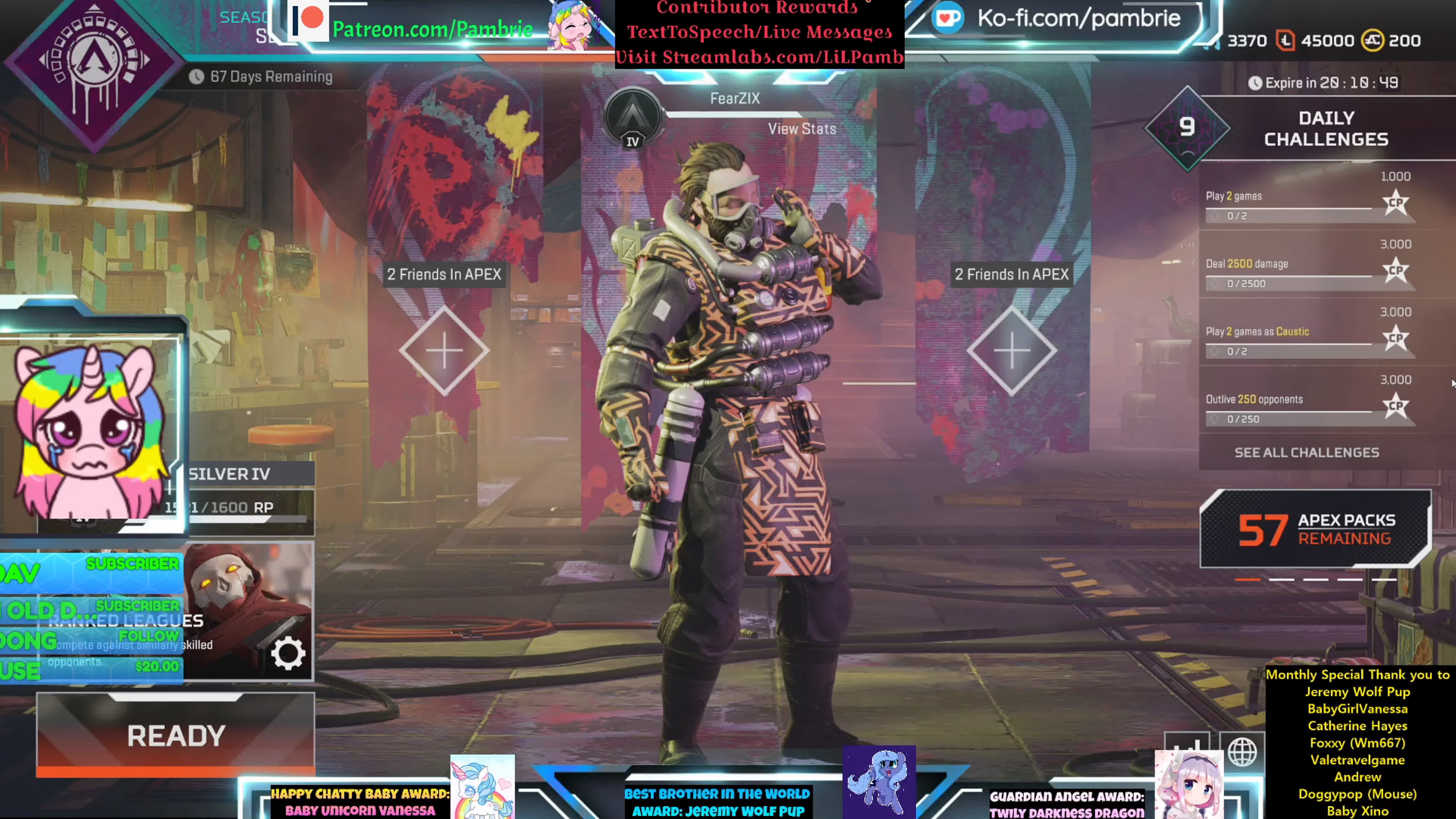Viewport: 1456px width, 819px height.
Task: See all challenges
Action: [1306, 452]
